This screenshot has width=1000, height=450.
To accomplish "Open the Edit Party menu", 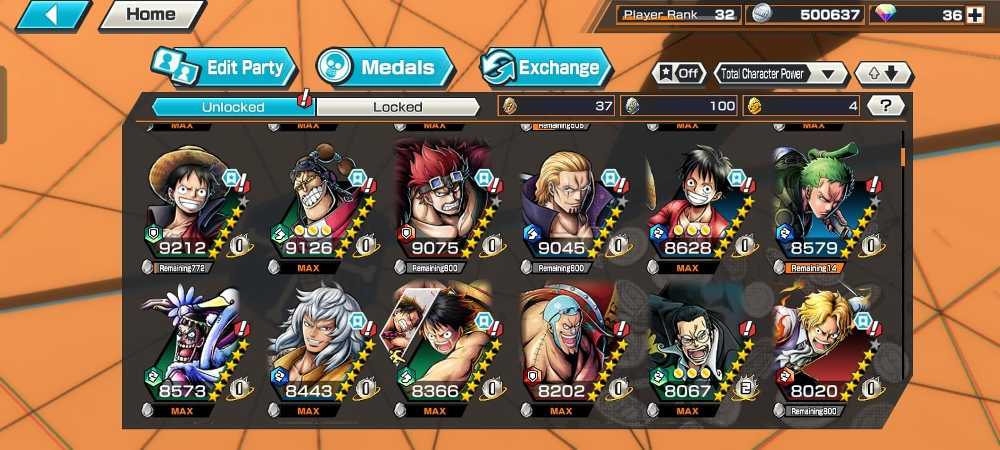I will click(225, 68).
